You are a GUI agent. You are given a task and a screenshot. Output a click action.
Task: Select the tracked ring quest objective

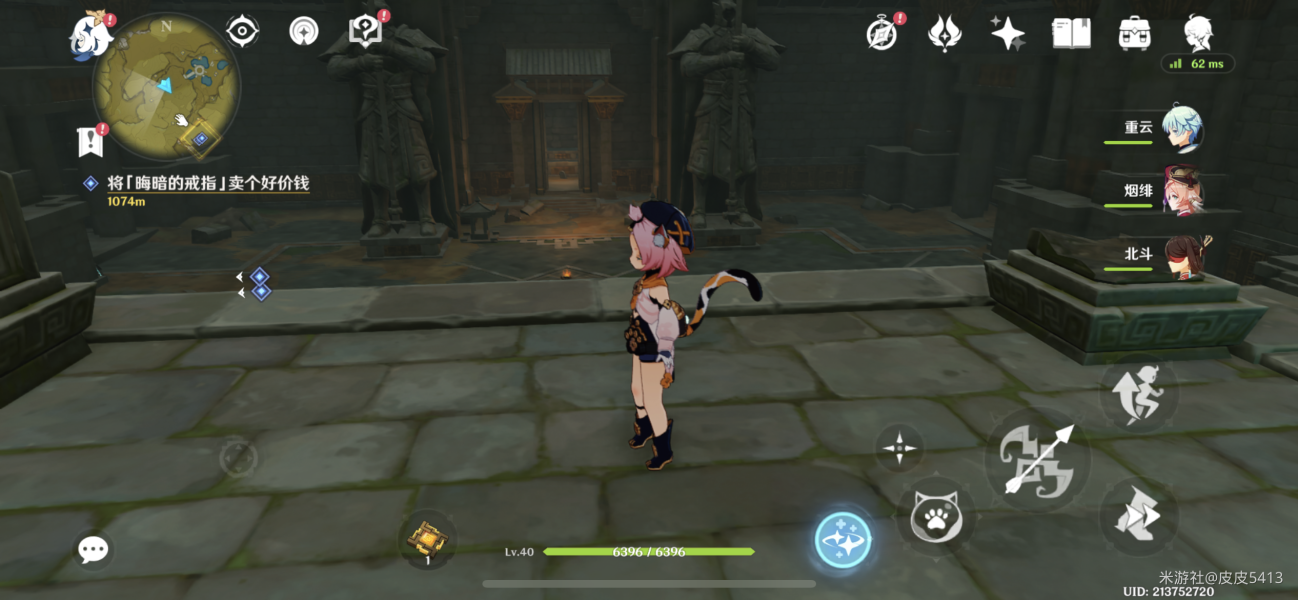[x=208, y=184]
